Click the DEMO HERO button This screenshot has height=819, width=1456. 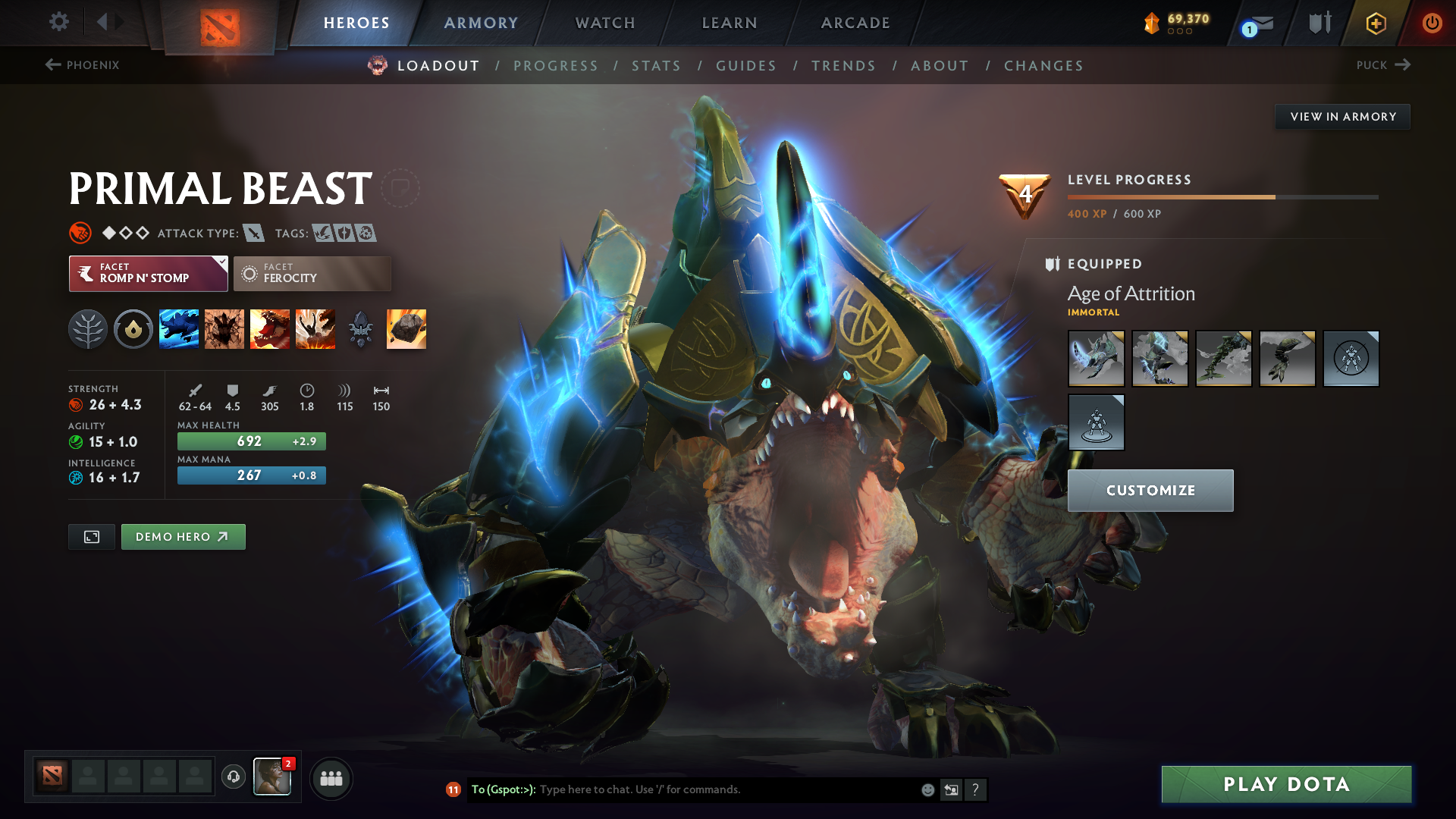point(183,536)
